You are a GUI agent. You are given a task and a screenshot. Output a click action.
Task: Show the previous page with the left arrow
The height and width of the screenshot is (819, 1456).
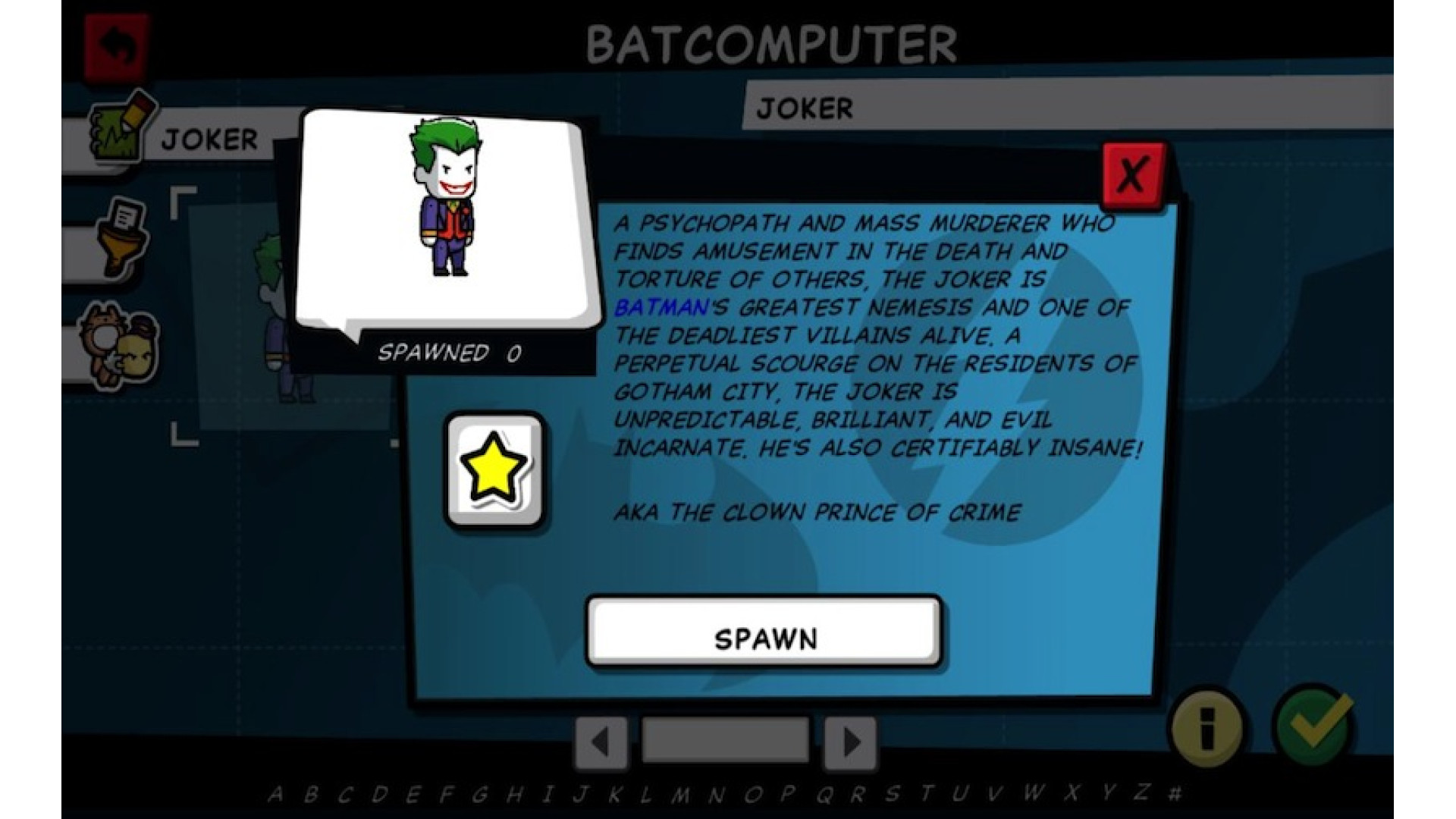(x=601, y=742)
